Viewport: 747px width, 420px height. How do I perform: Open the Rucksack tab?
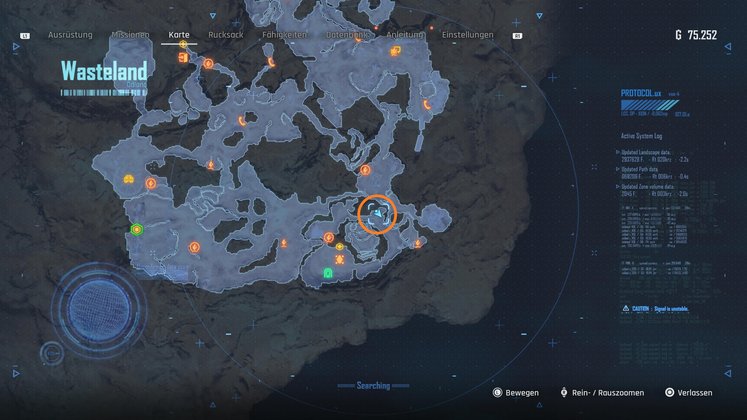tap(225, 35)
